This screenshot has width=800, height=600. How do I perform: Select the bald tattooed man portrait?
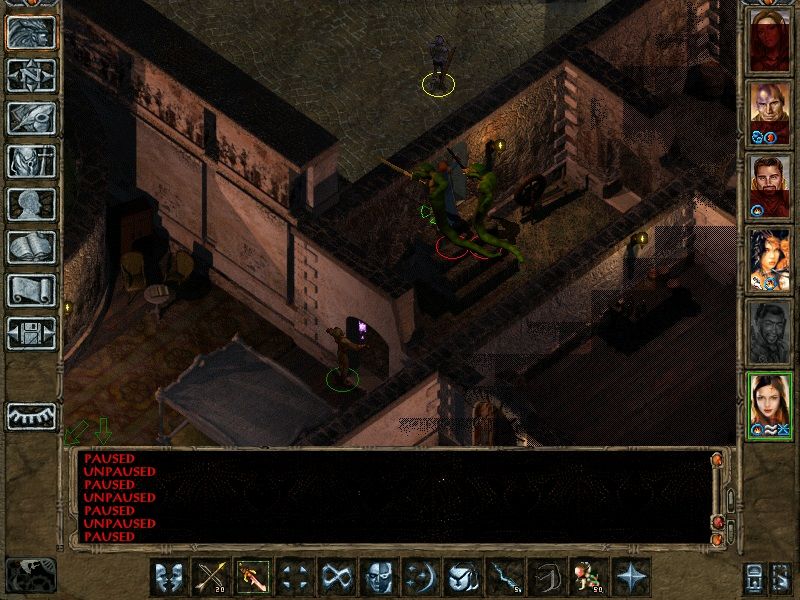770,110
